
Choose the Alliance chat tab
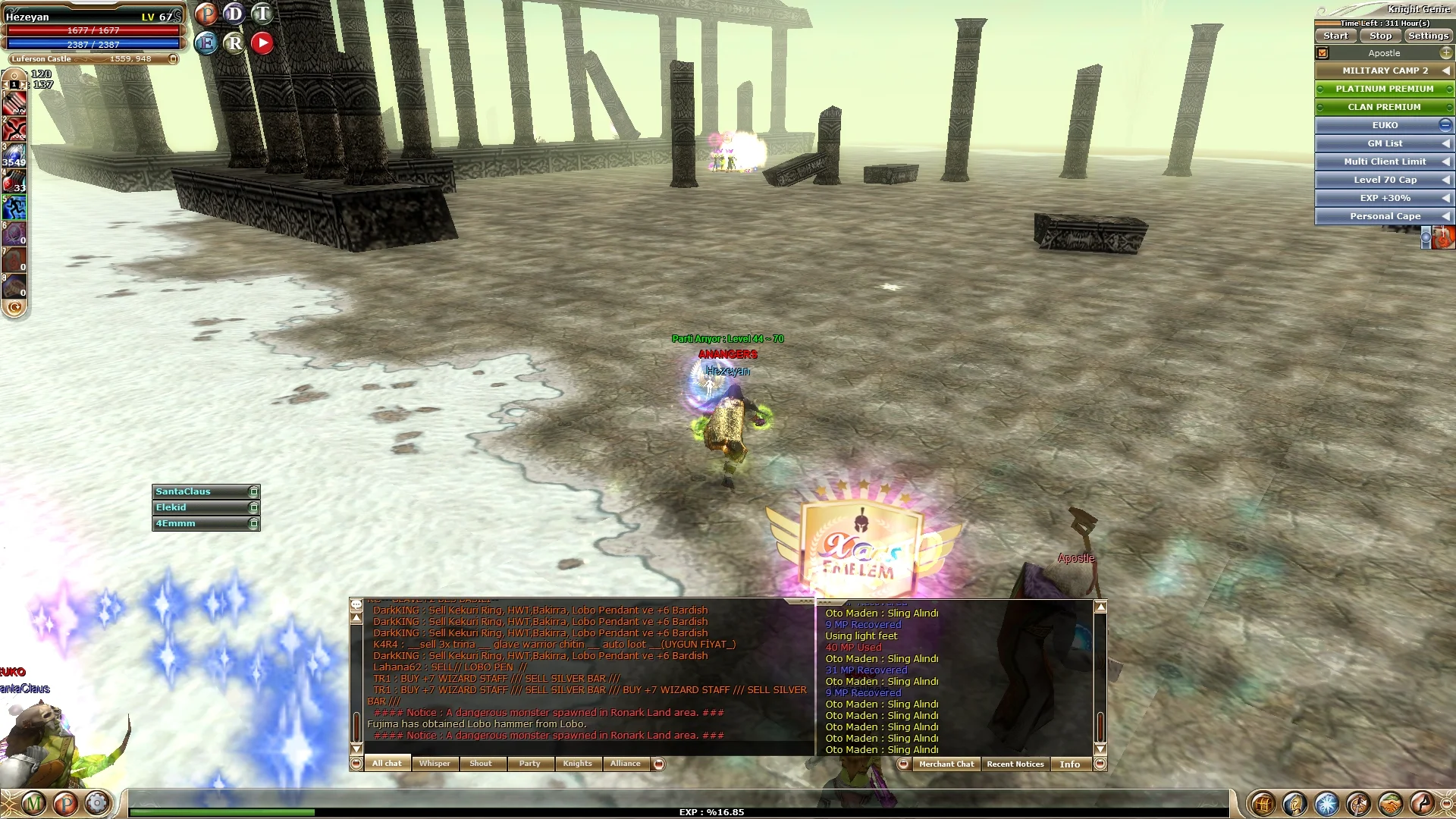point(625,764)
